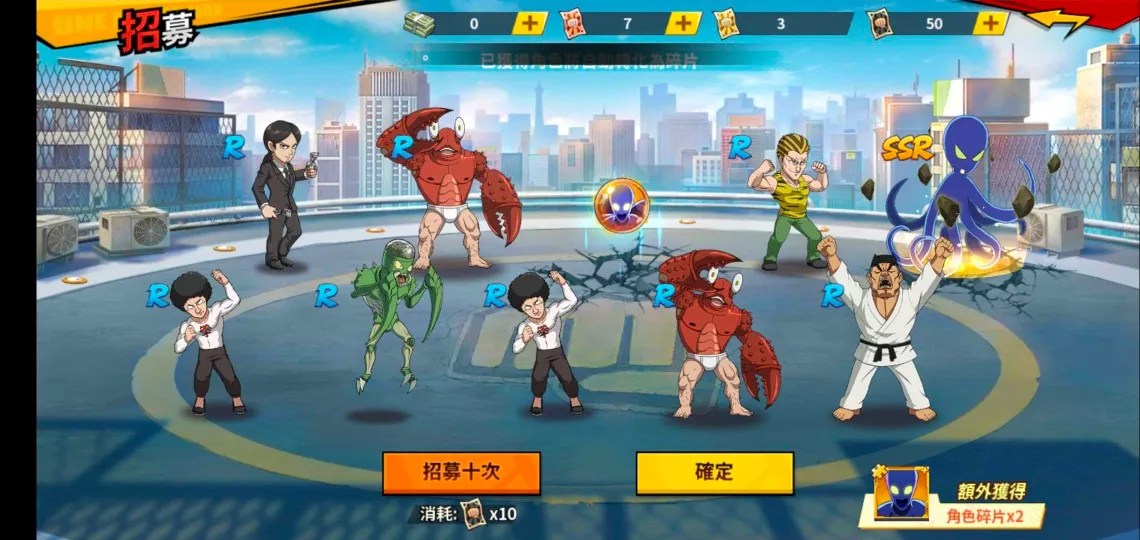View the bonus blue character fragment portrait
The image size is (1140, 540).
click(x=900, y=494)
